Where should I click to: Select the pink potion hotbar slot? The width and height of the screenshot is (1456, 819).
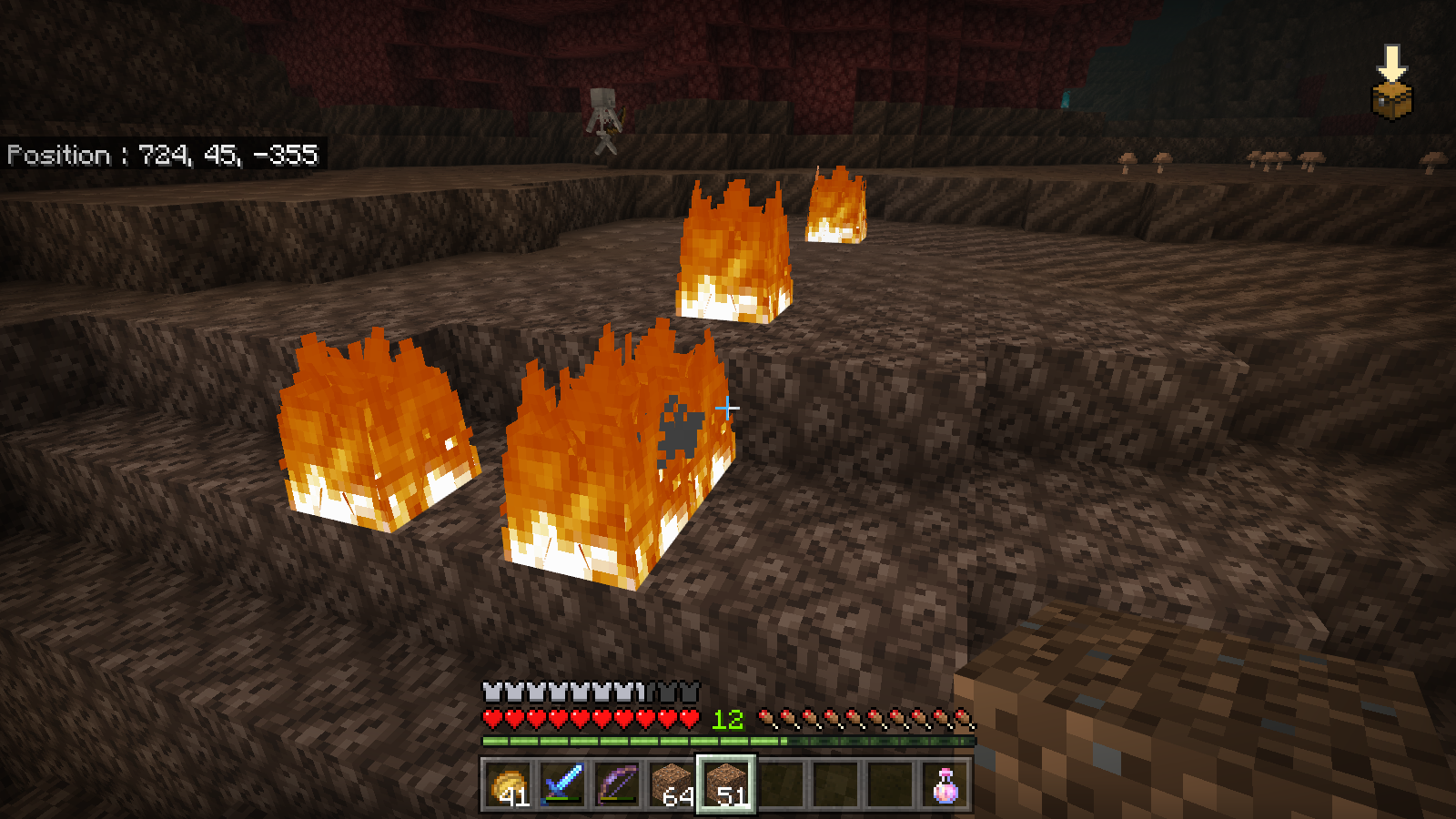point(945,784)
